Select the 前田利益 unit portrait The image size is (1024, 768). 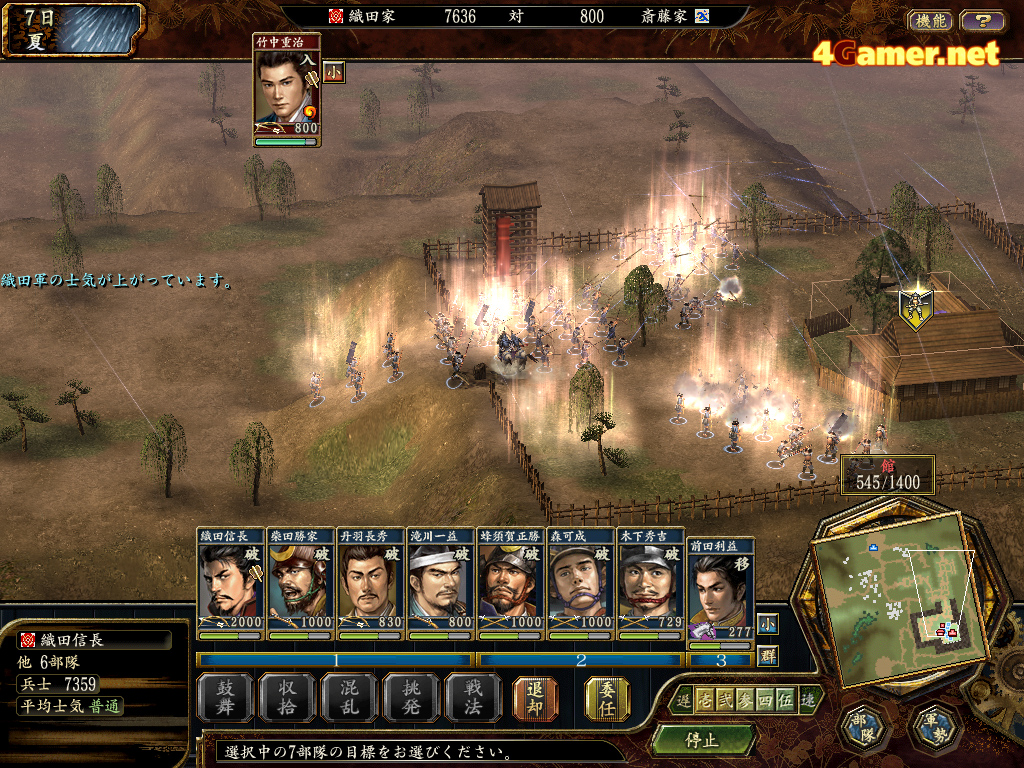721,590
